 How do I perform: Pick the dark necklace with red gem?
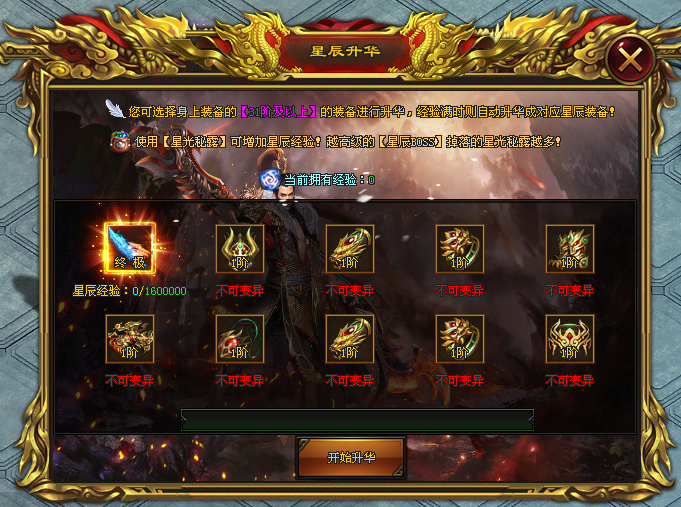(240, 339)
